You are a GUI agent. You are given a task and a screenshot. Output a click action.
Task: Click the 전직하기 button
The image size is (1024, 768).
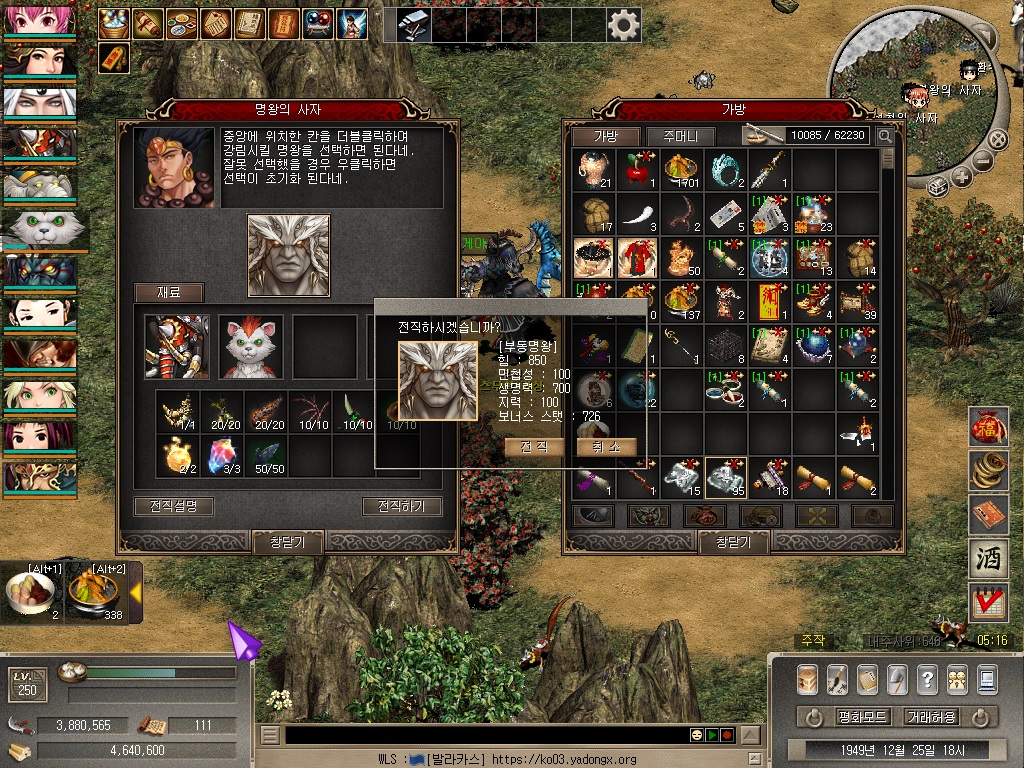[x=401, y=506]
